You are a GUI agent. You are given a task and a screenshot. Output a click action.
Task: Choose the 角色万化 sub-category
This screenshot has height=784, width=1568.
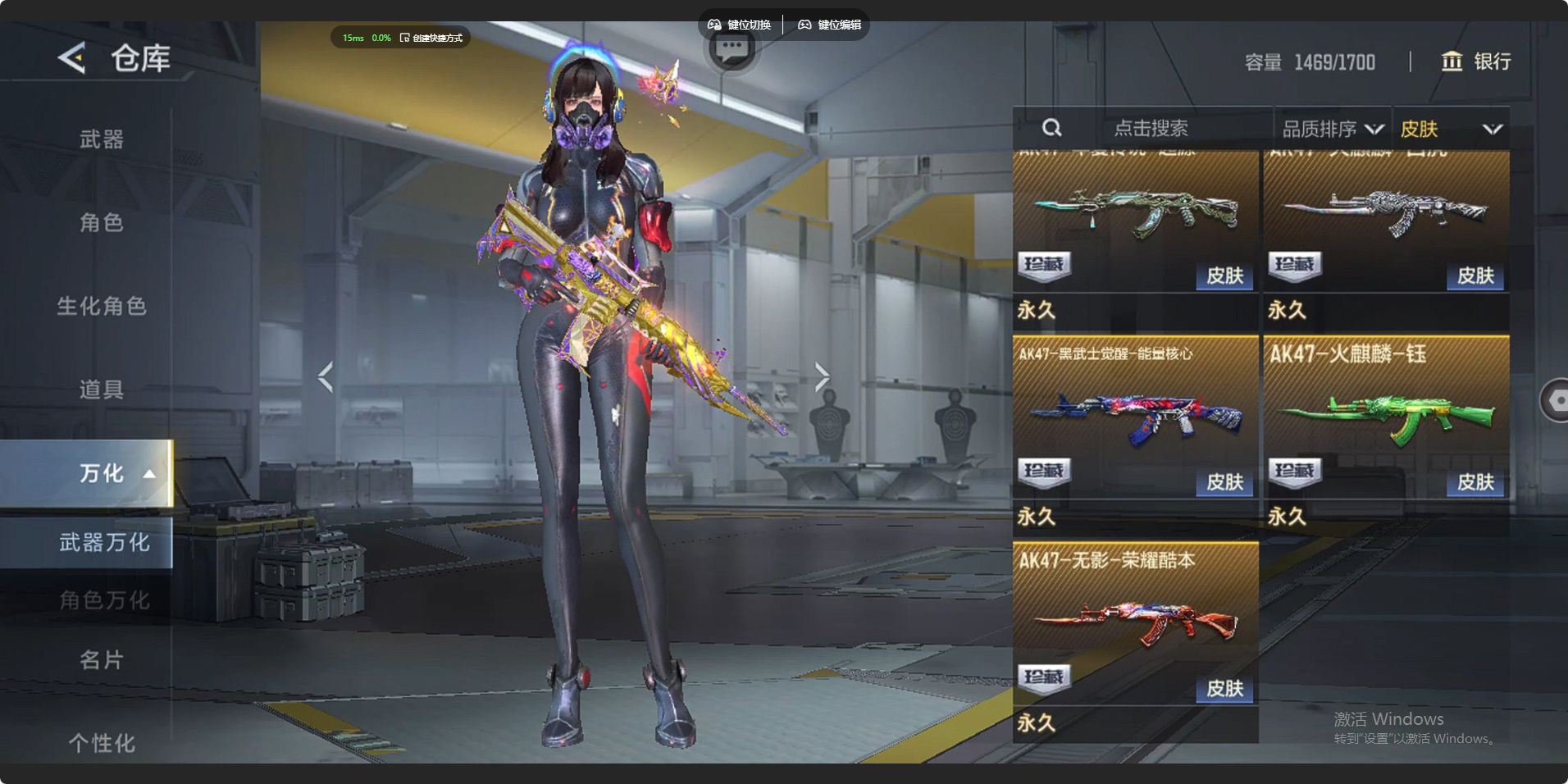(x=103, y=600)
